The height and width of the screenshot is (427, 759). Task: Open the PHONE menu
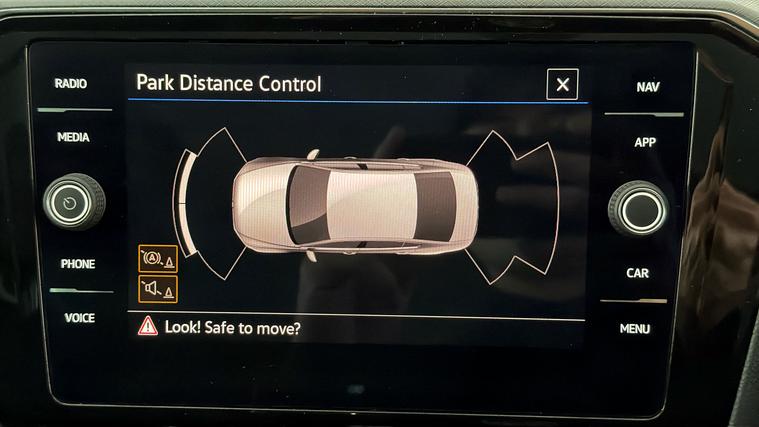coord(77,264)
